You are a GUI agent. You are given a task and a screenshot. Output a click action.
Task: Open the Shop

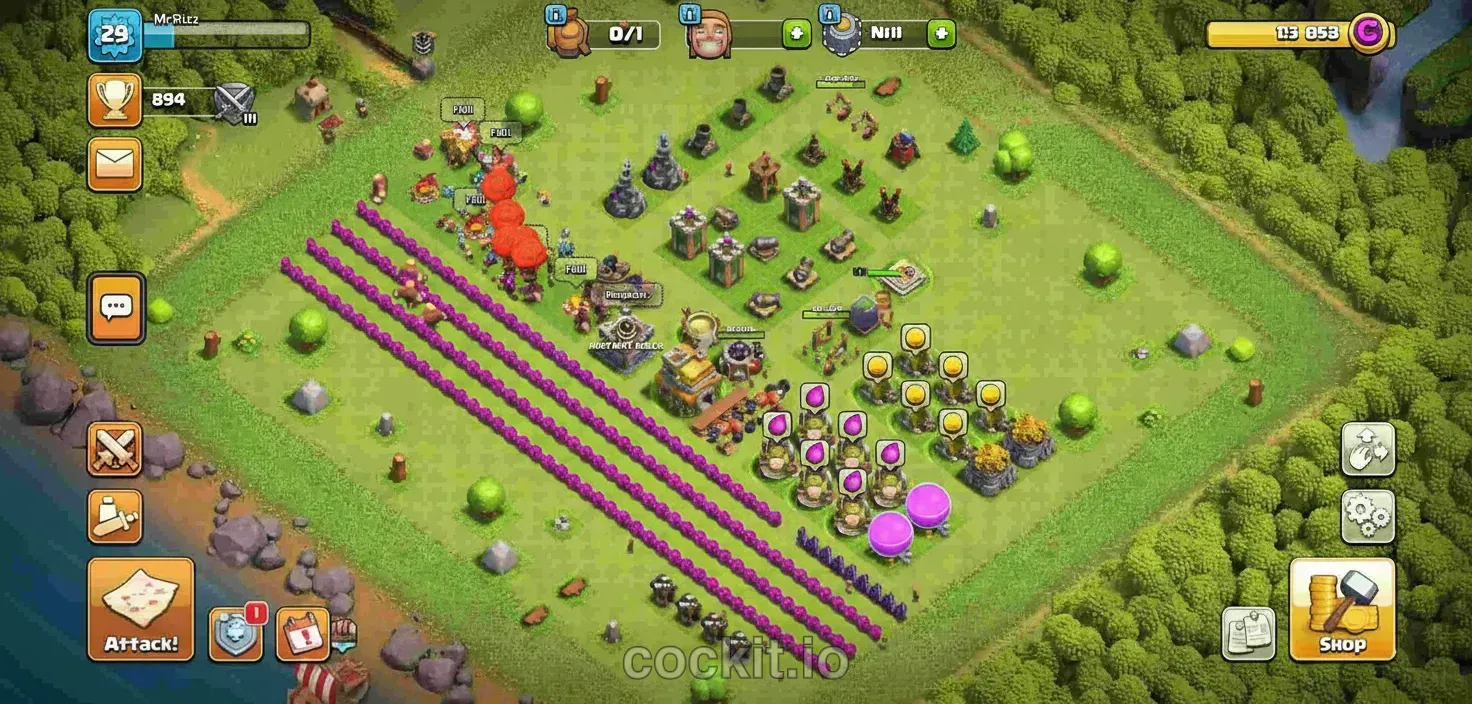pyautogui.click(x=1341, y=609)
